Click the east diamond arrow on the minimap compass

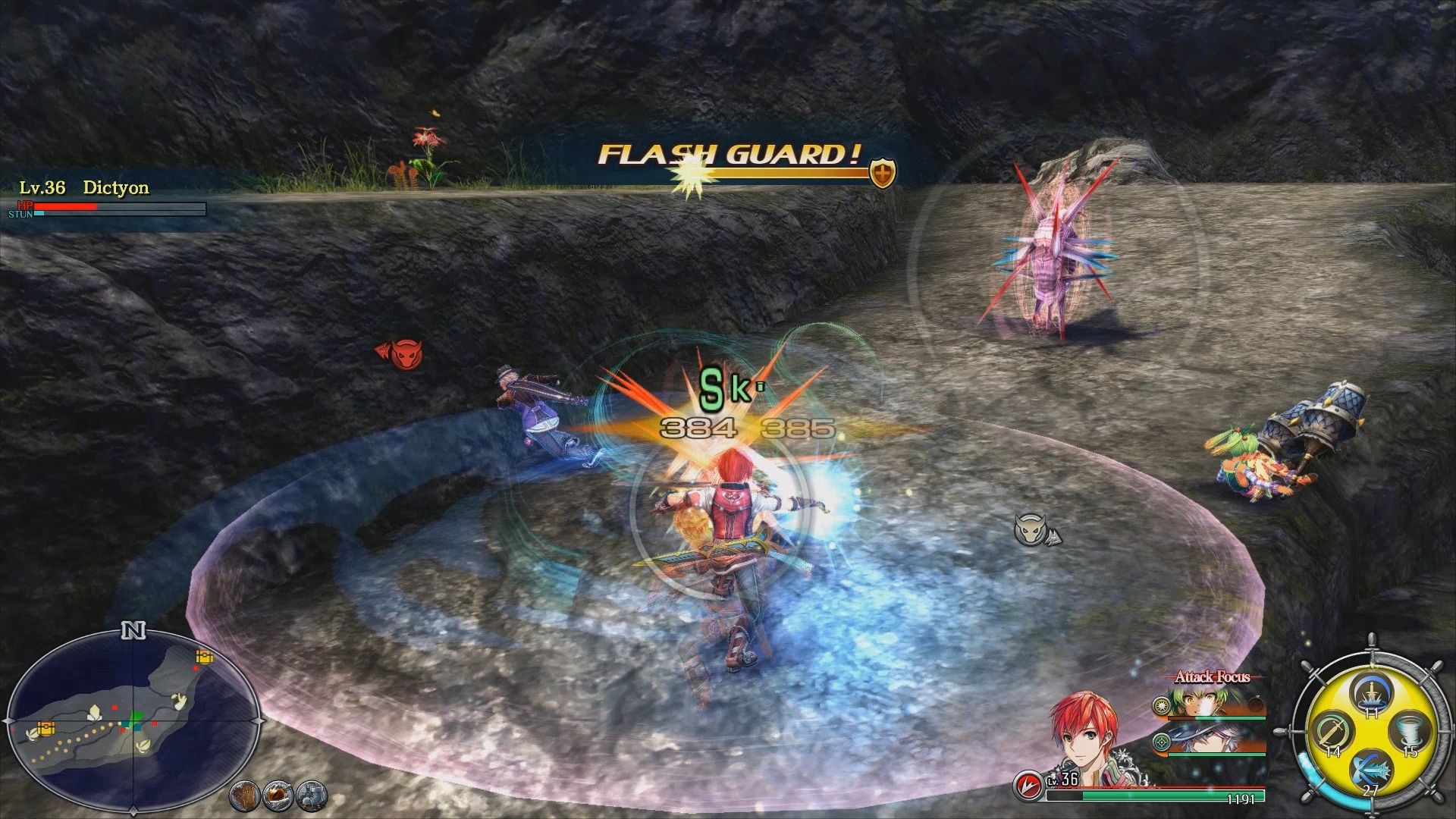pyautogui.click(x=258, y=720)
